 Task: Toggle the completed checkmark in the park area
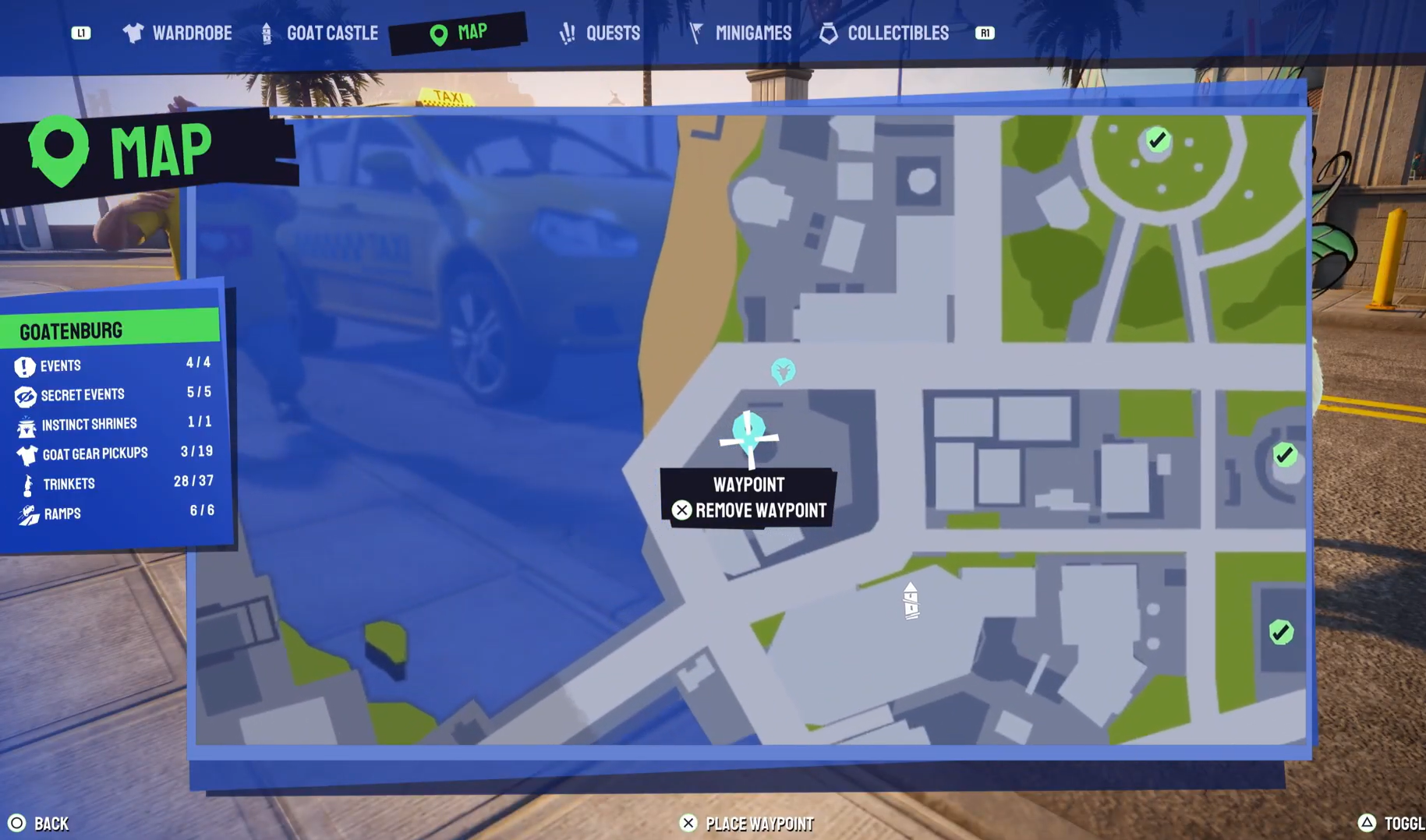tap(1155, 140)
